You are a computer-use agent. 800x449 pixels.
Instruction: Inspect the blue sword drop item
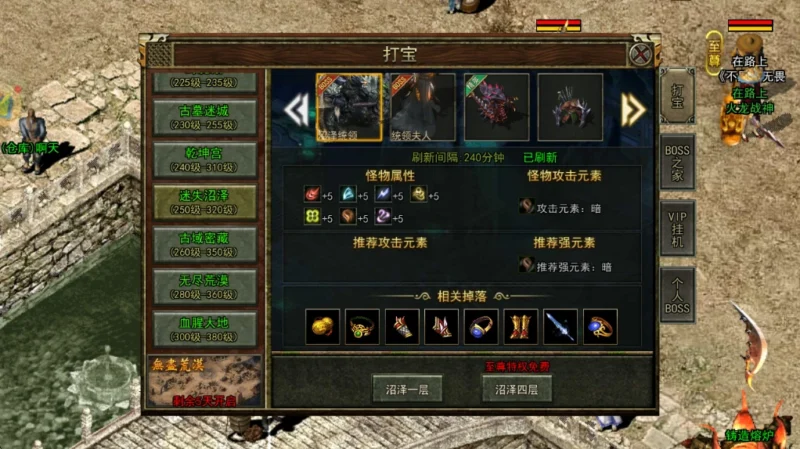560,326
